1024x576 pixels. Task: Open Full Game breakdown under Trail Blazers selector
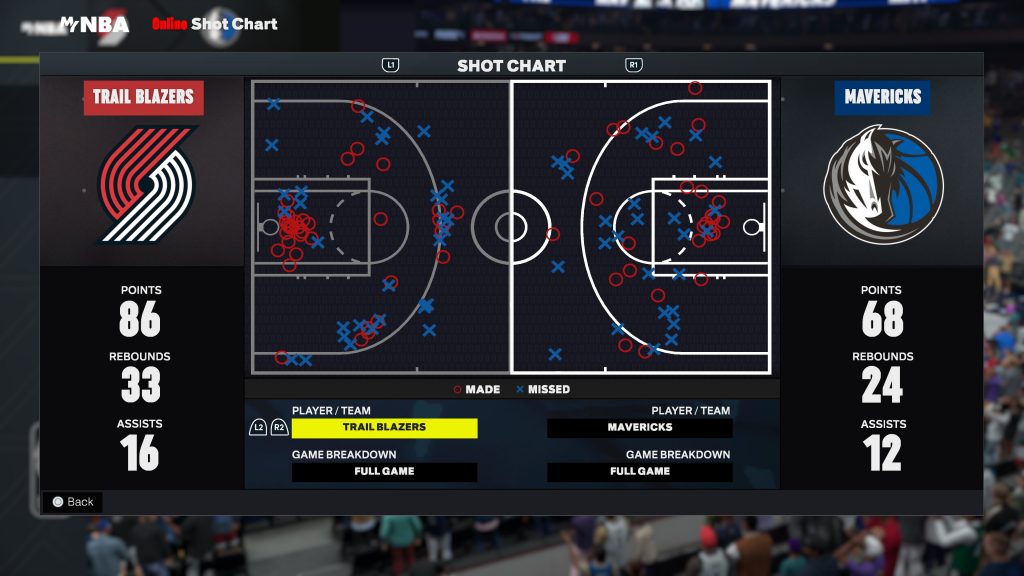click(x=384, y=472)
